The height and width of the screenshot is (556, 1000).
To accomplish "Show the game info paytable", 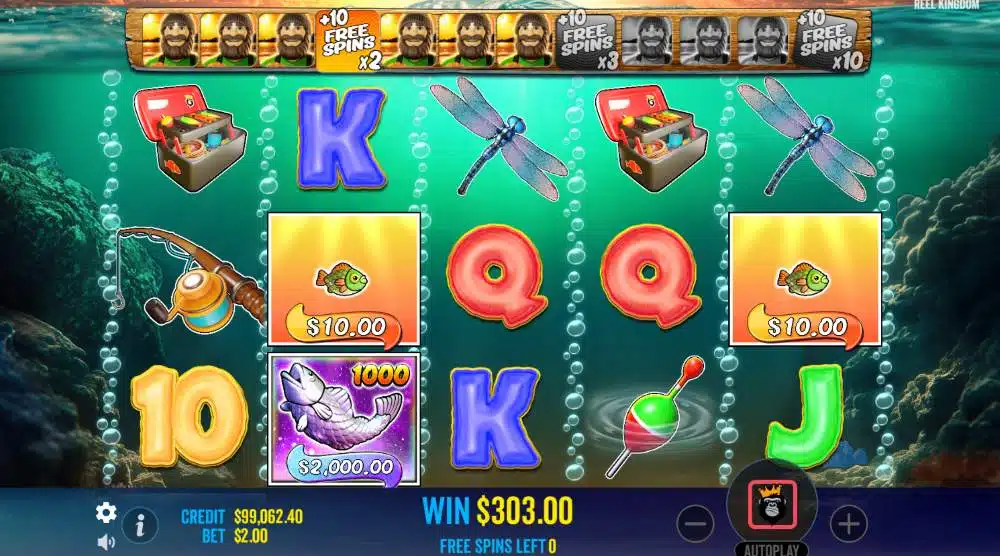I will coord(140,523).
